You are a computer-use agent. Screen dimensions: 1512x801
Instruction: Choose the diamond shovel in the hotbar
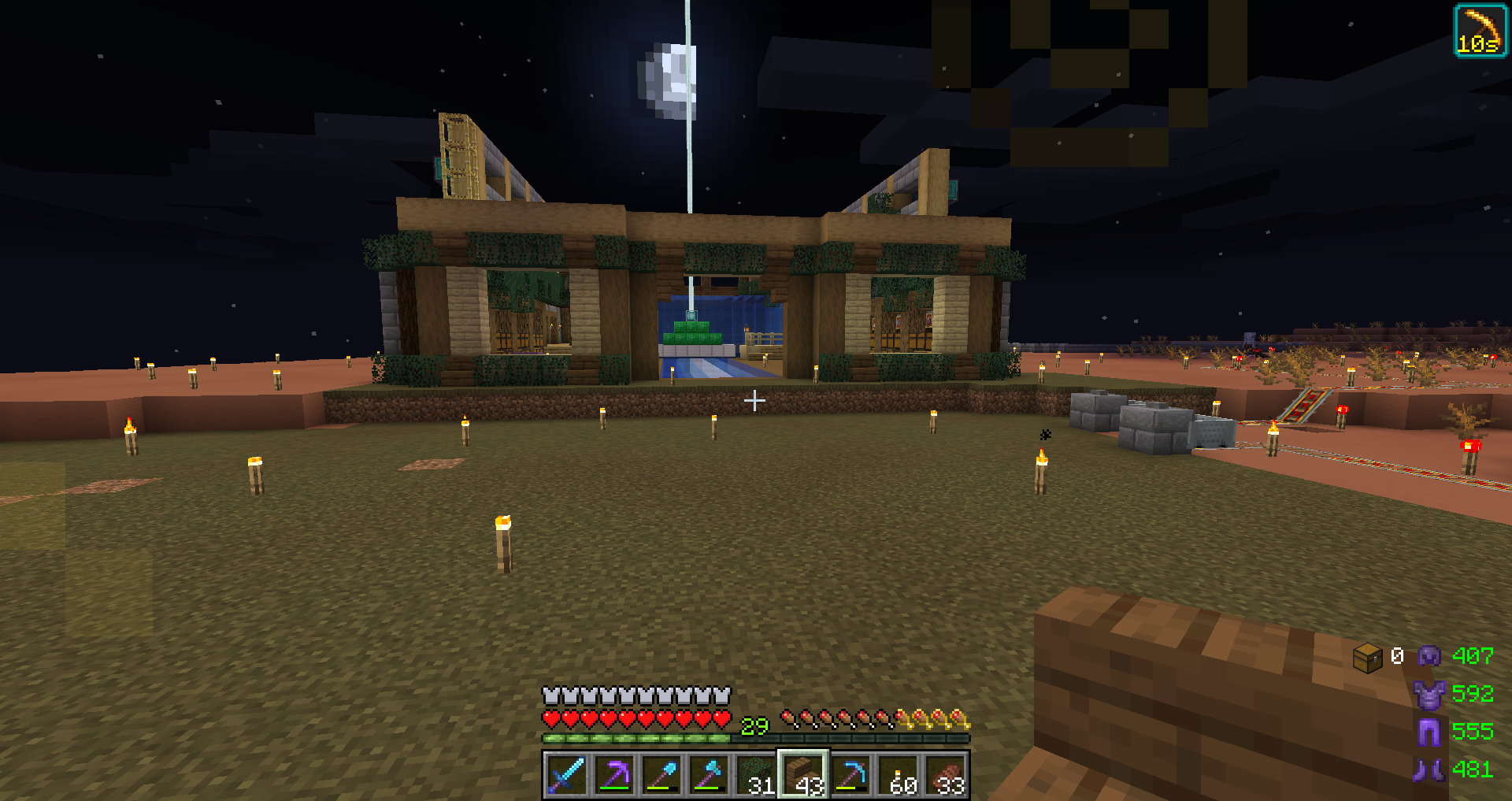pyautogui.click(x=661, y=774)
